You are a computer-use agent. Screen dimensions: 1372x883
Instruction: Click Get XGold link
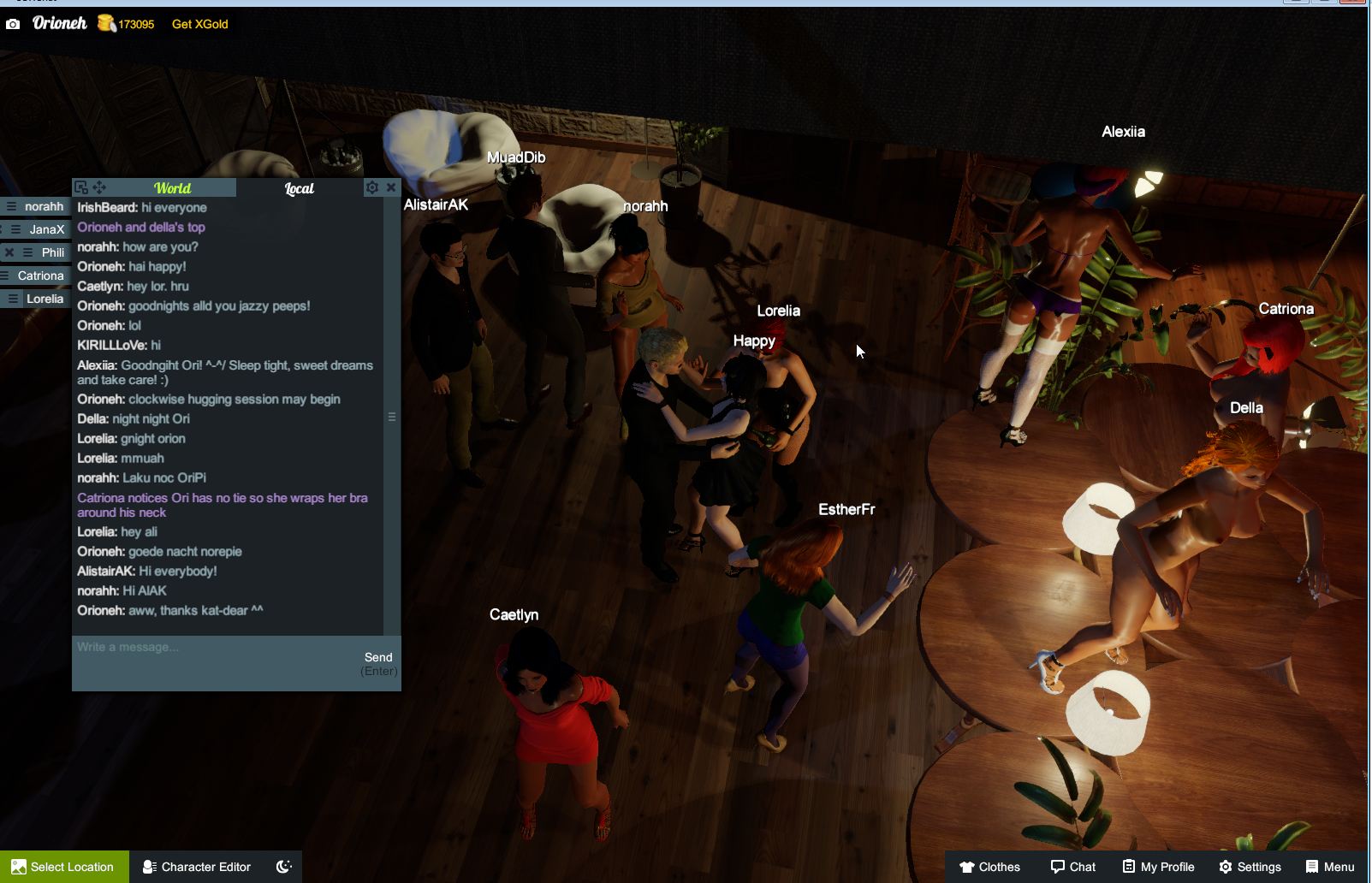pyautogui.click(x=199, y=24)
